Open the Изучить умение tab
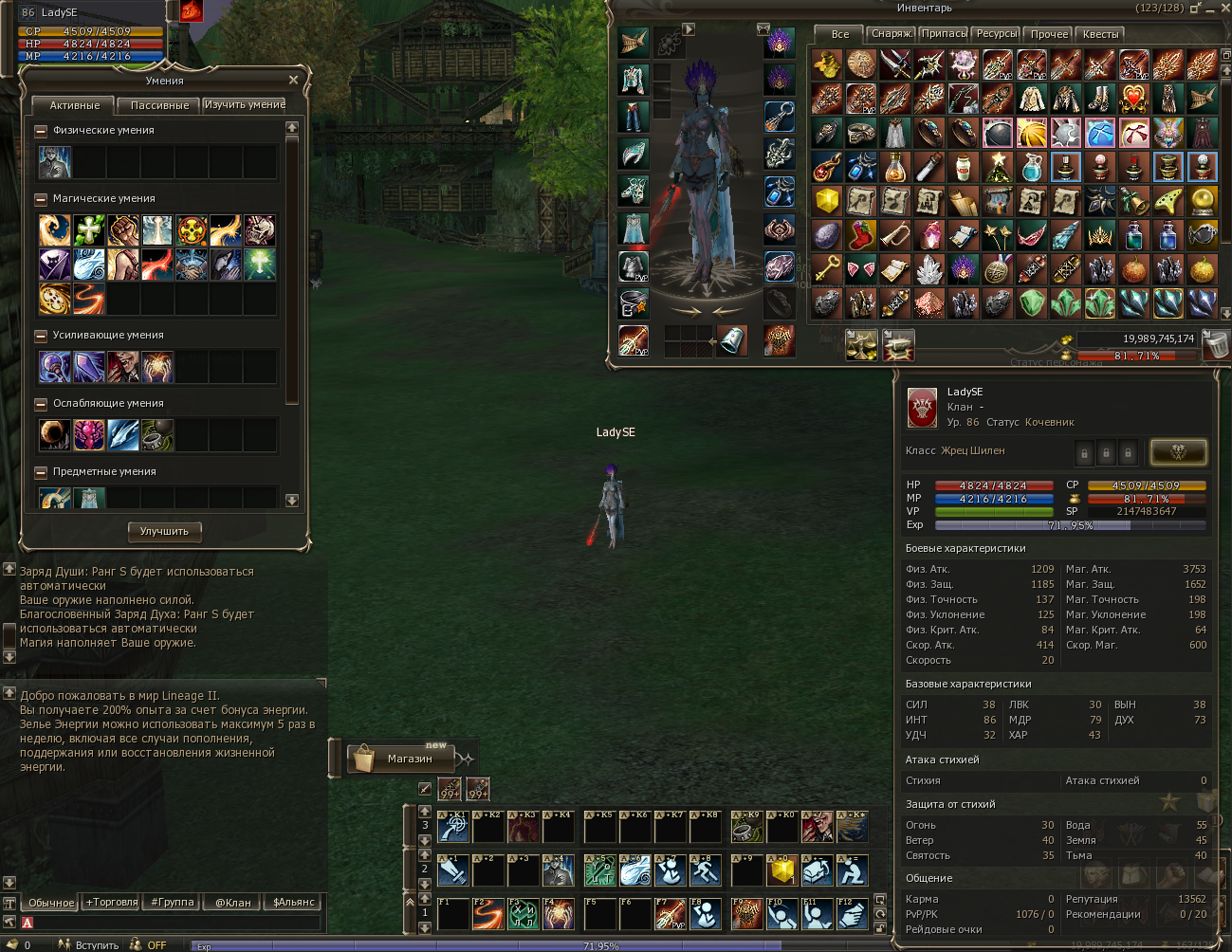The image size is (1232, 952). (245, 104)
